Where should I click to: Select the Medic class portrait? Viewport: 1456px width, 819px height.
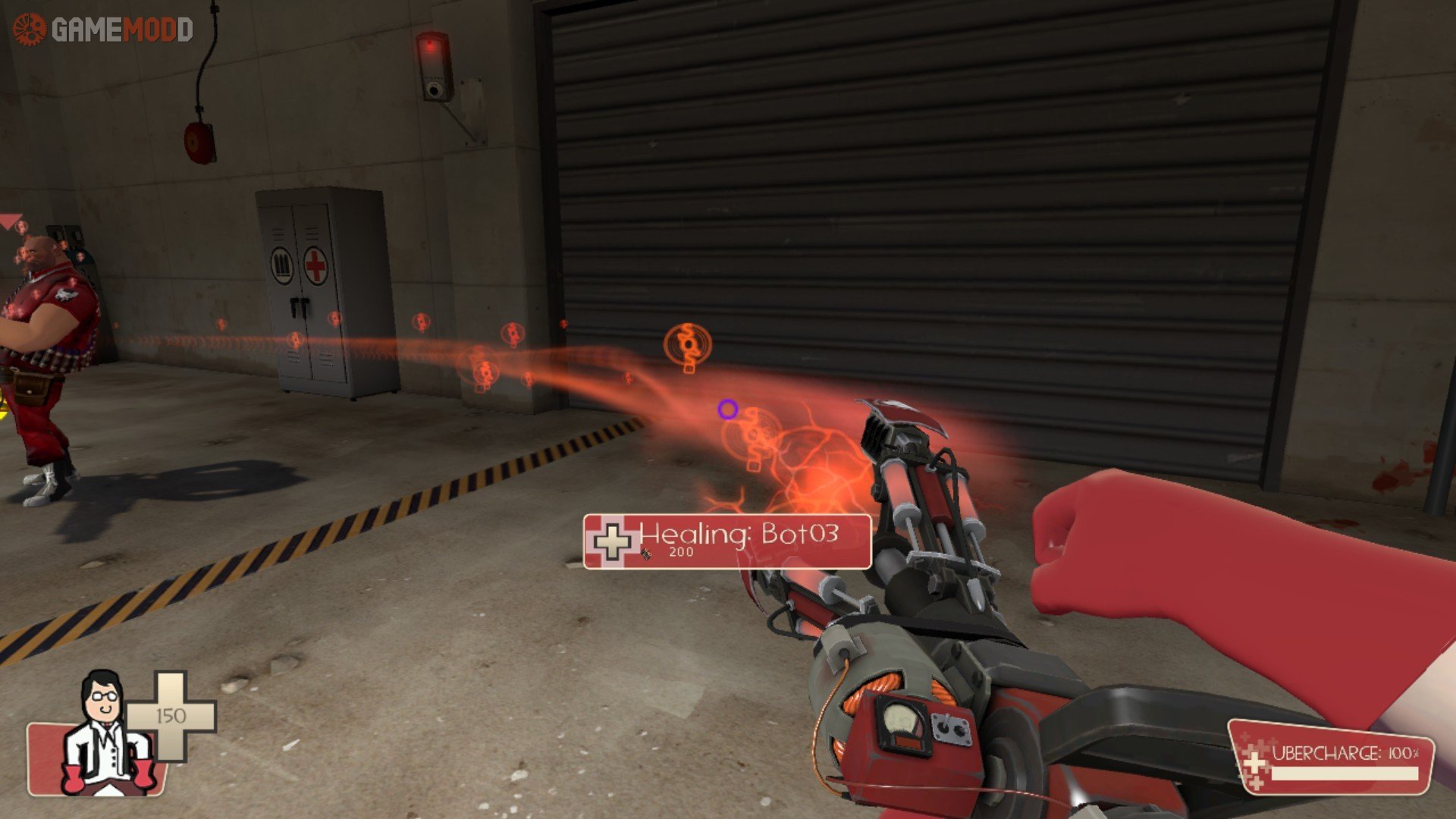[x=105, y=734]
